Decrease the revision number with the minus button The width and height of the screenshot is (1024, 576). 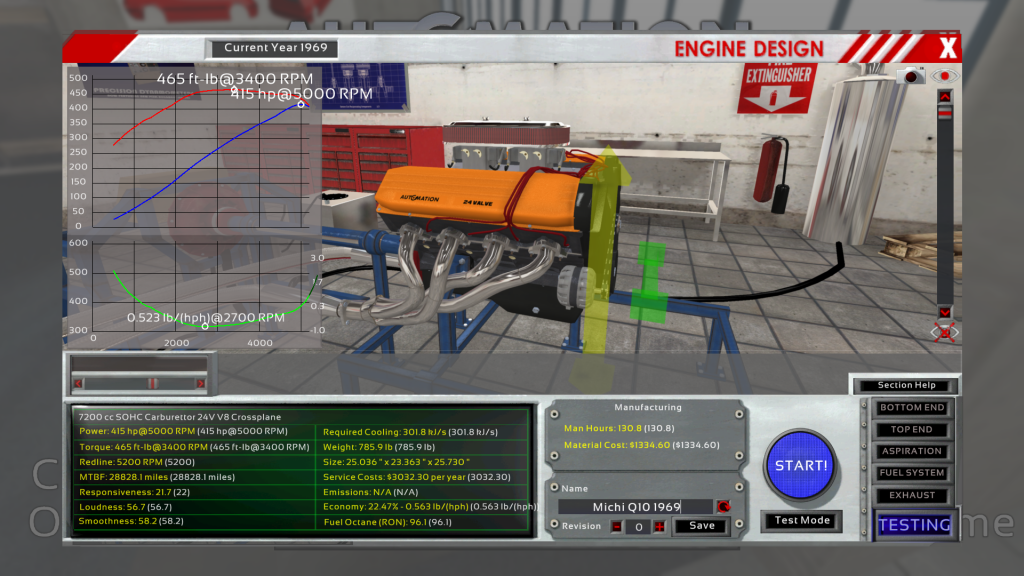point(617,526)
